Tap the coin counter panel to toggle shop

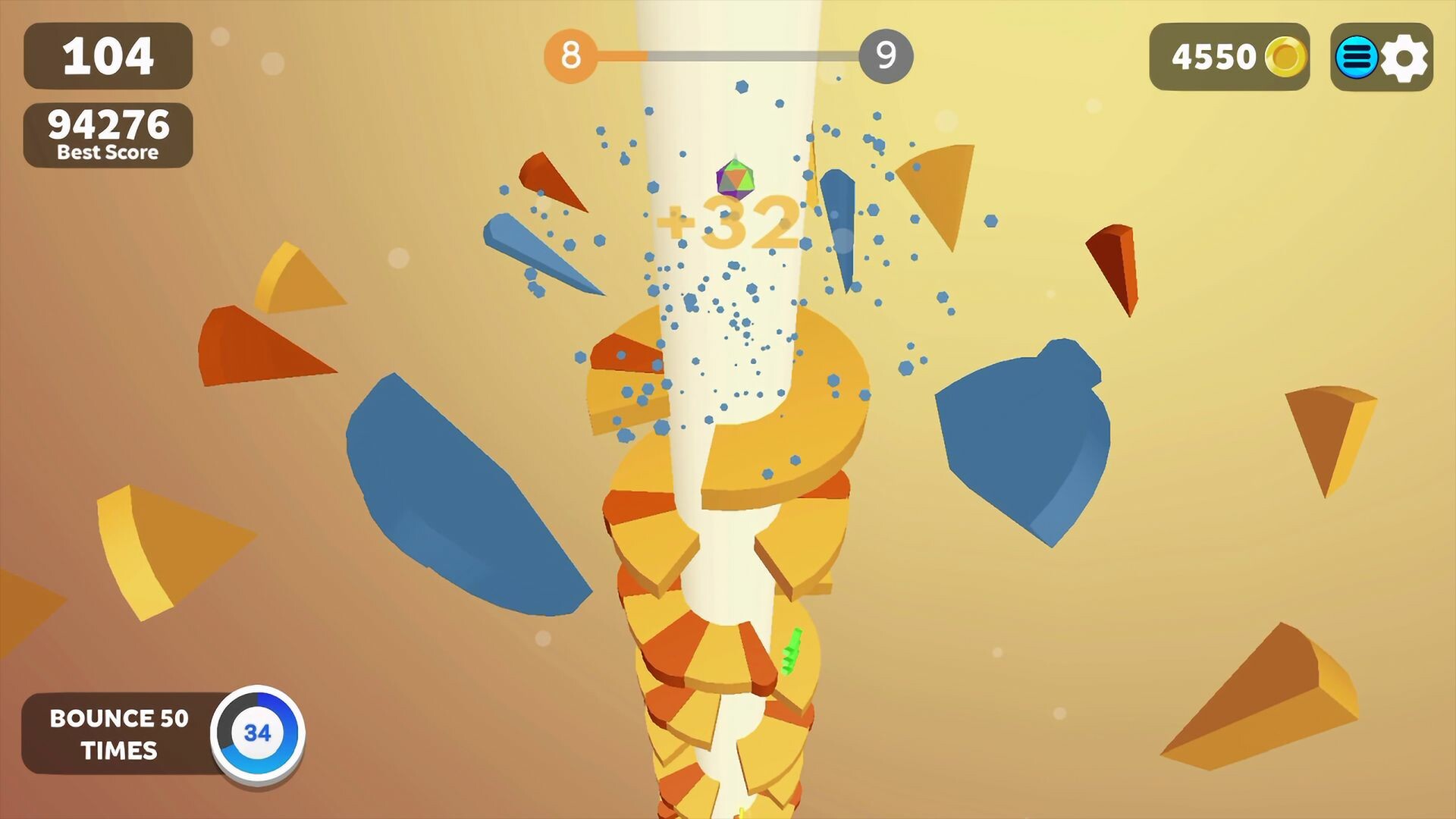(1228, 57)
